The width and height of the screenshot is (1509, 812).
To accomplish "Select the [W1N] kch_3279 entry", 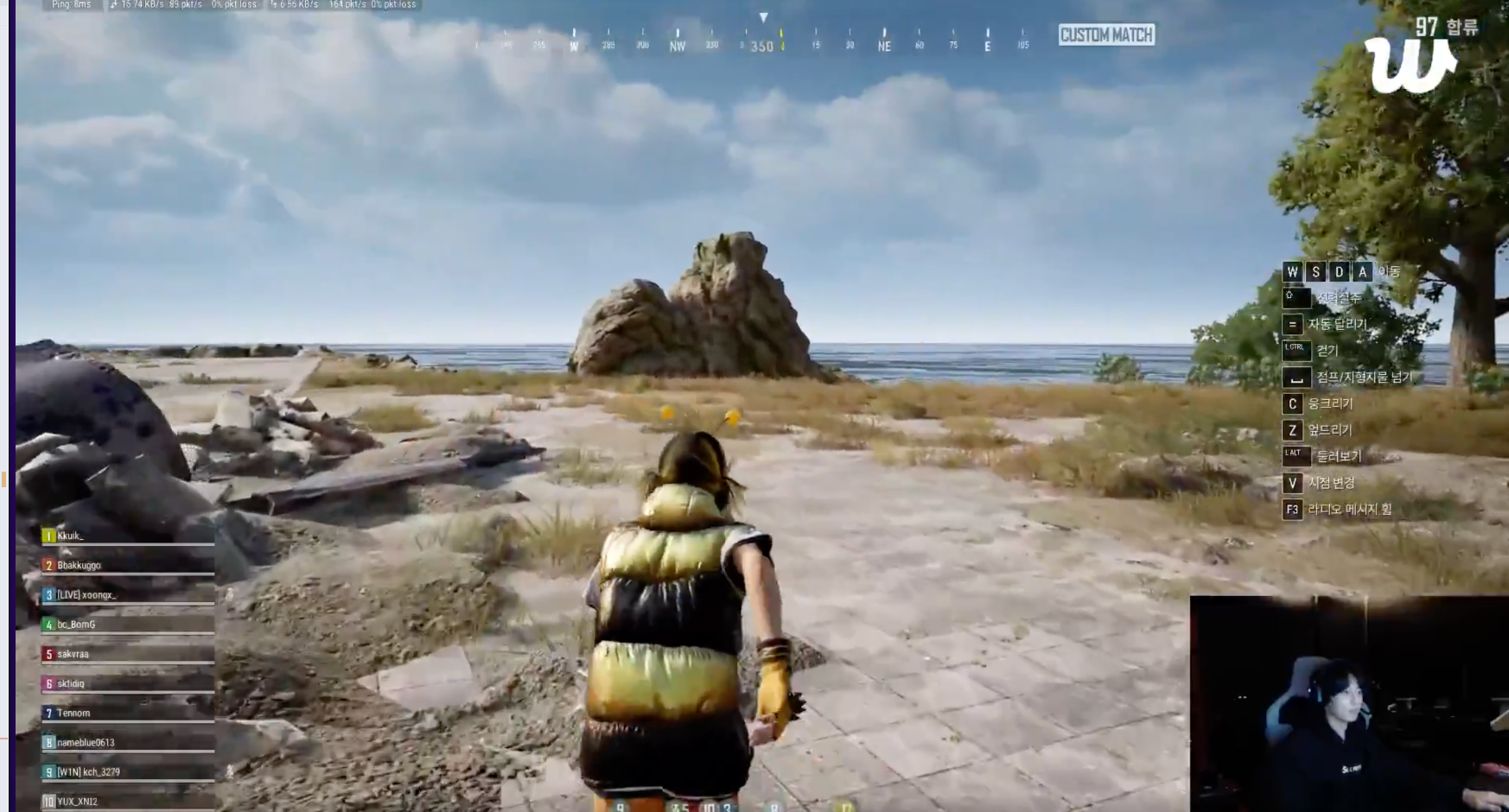I will tap(126, 771).
